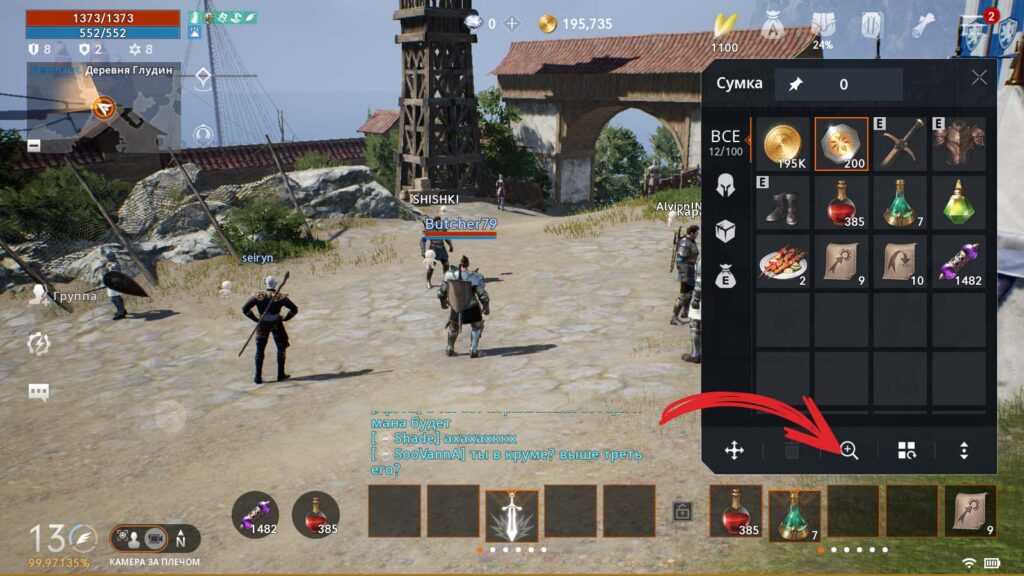
Task: Click the magnifier button in bag toolbar
Action: 849,451
